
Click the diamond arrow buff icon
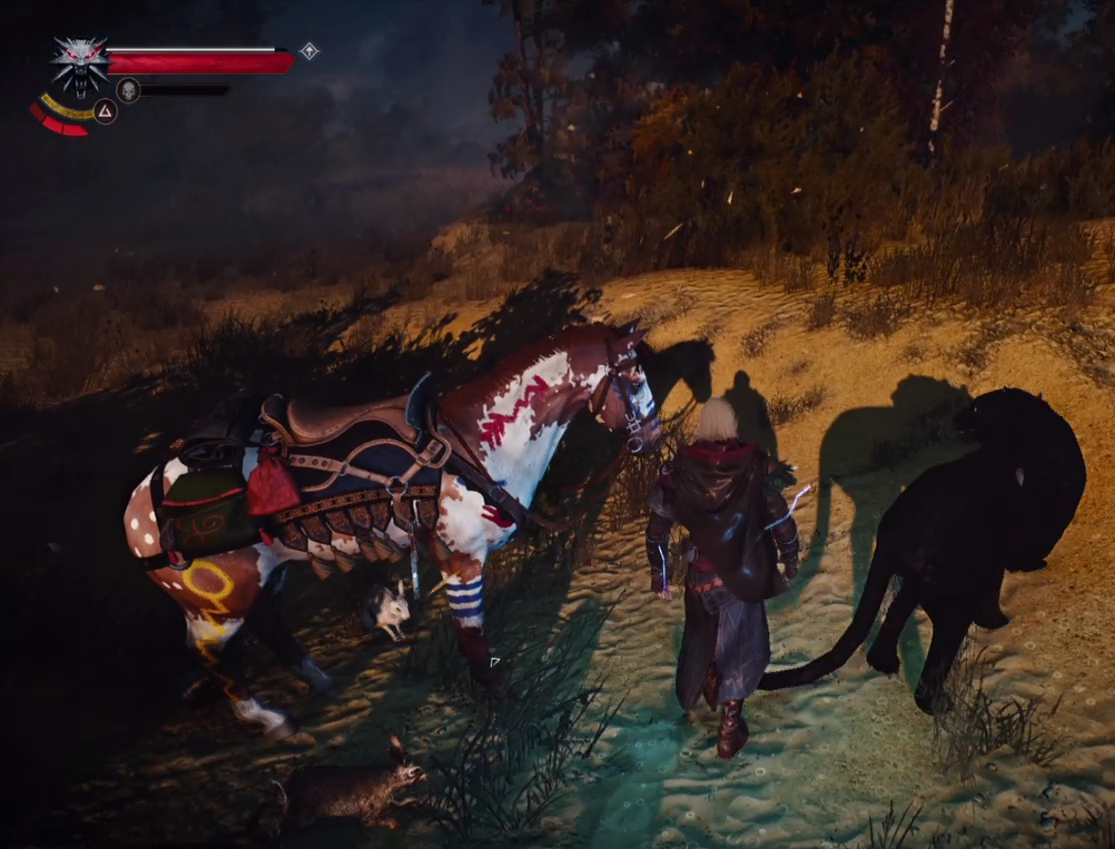pyautogui.click(x=309, y=51)
